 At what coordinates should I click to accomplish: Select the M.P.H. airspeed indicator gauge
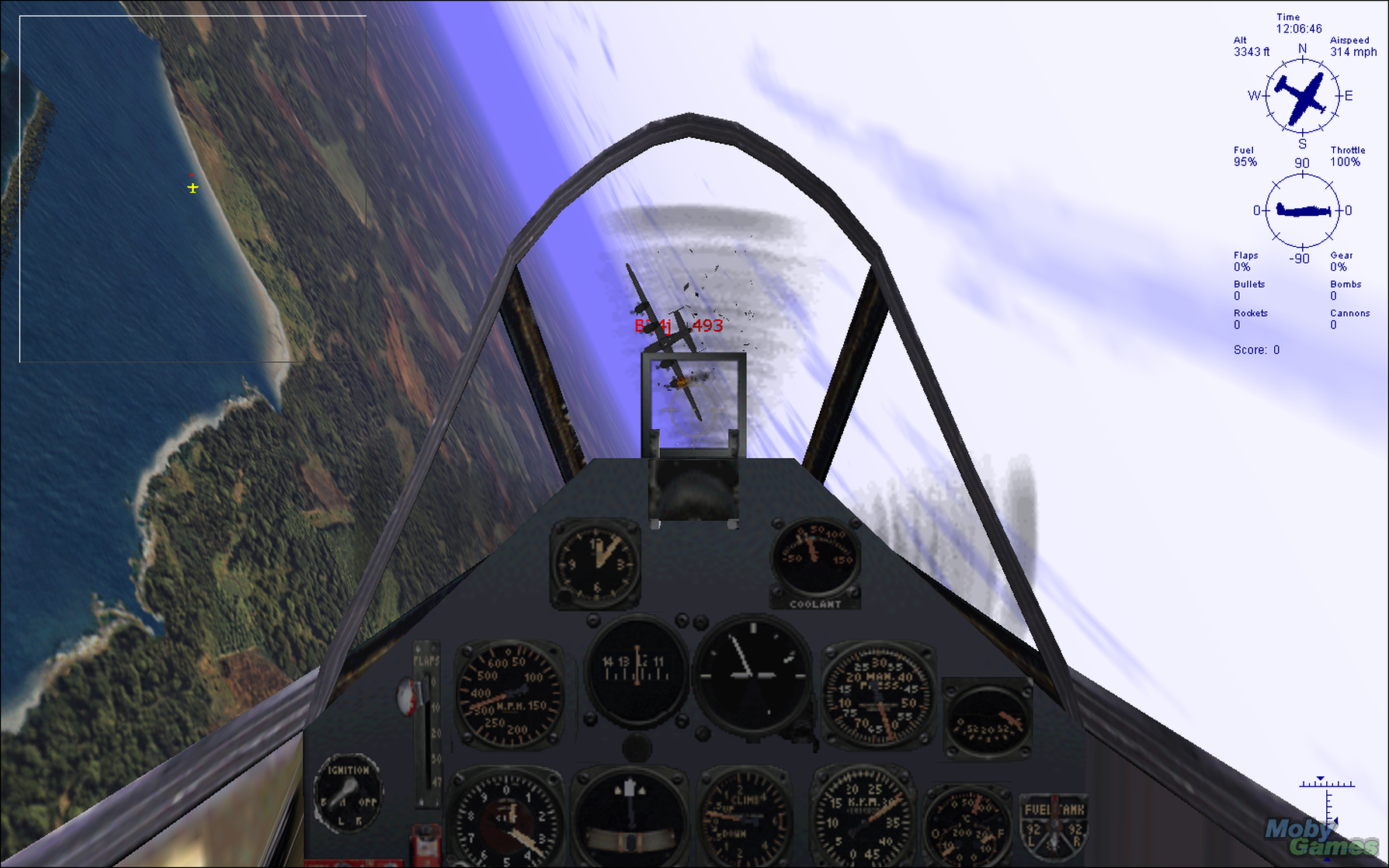509,691
